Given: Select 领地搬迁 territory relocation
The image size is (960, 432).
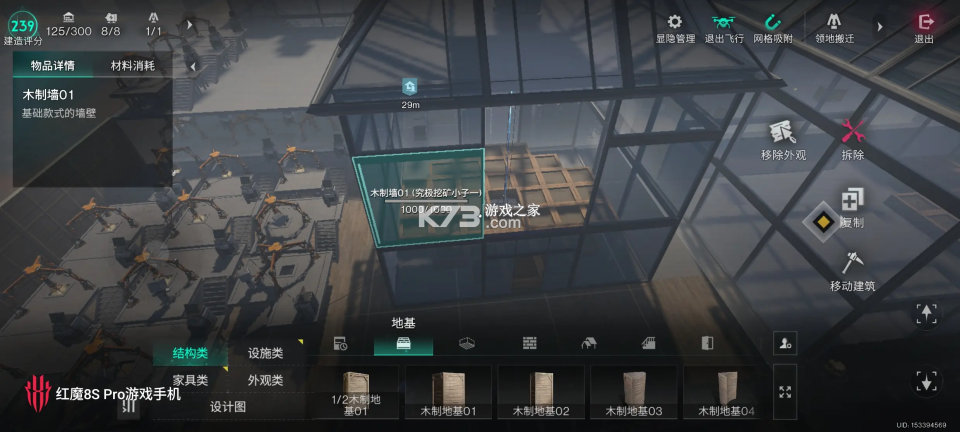Looking at the screenshot, I should (x=834, y=27).
